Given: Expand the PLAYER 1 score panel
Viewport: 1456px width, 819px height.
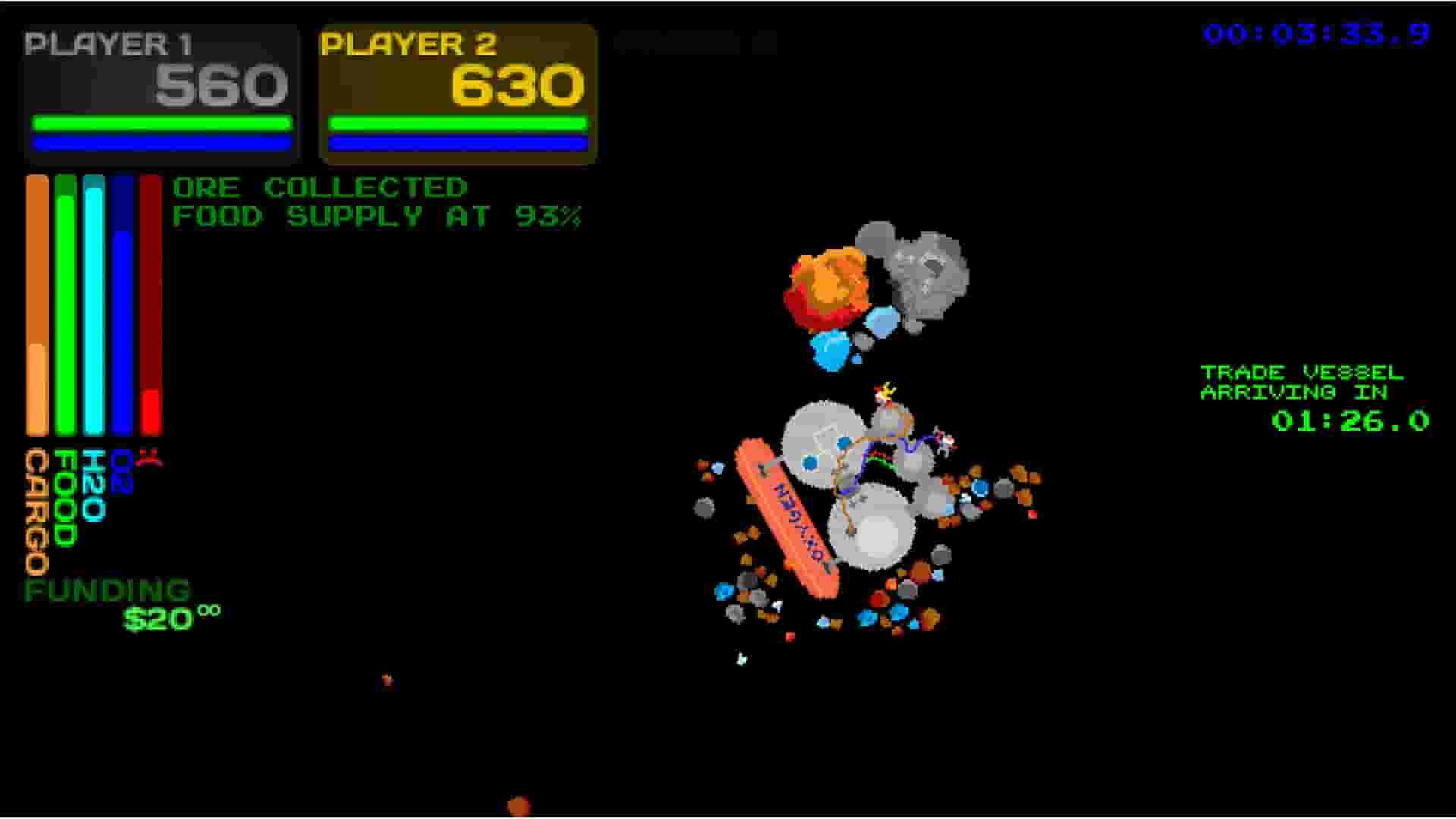Looking at the screenshot, I should pos(159,91).
